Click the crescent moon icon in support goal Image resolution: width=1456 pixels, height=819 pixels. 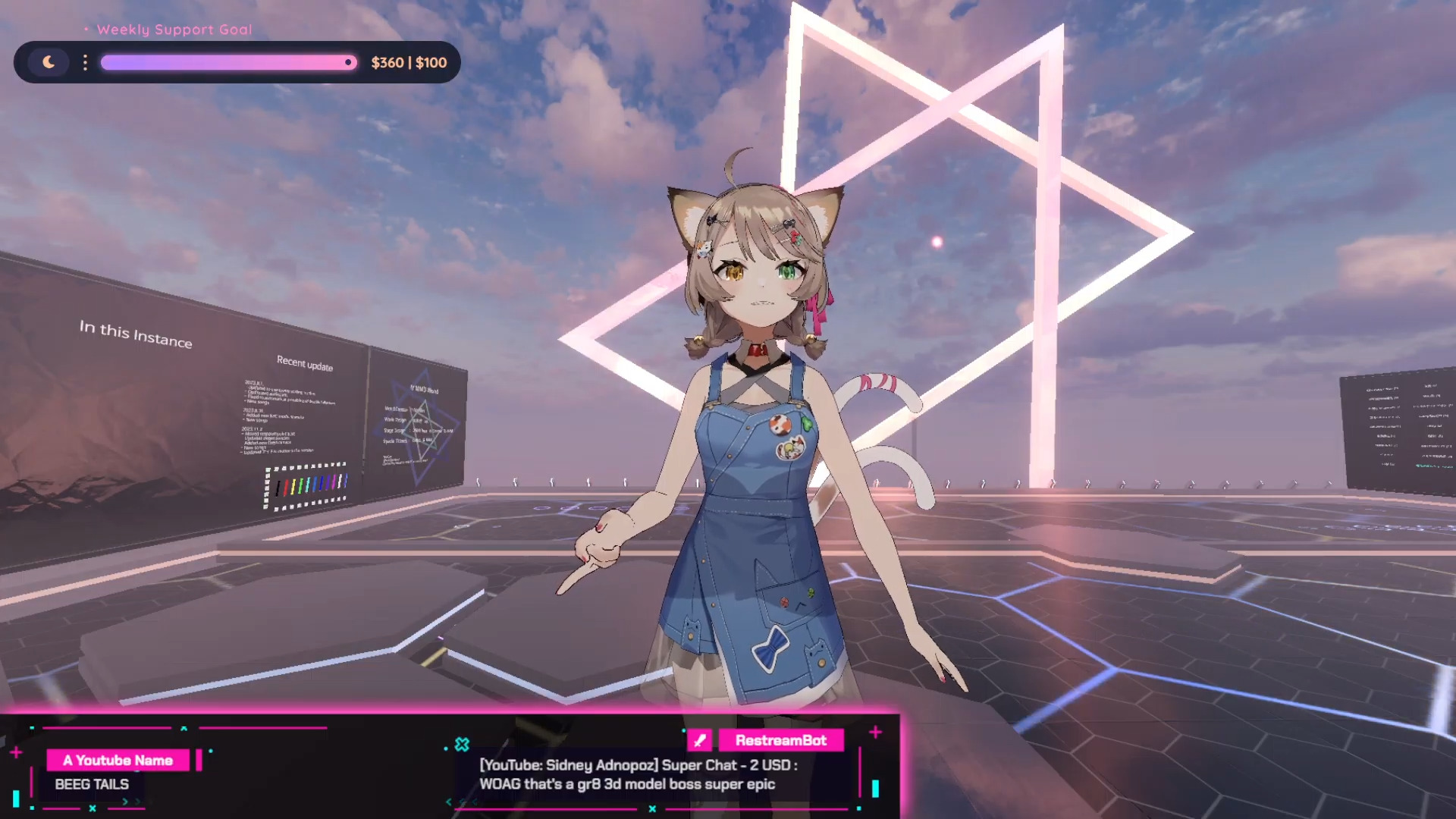point(49,62)
